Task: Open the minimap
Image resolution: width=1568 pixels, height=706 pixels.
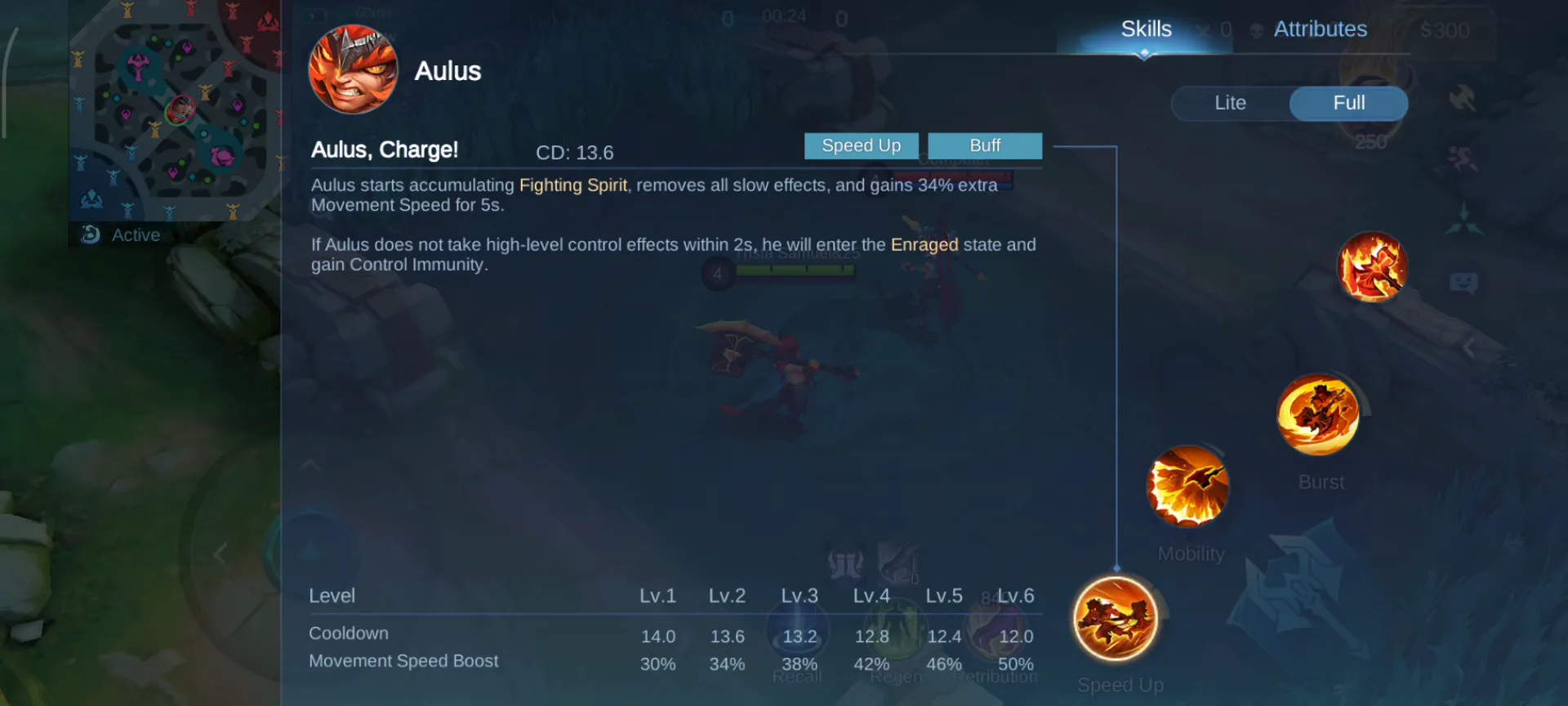Action: [x=175, y=111]
